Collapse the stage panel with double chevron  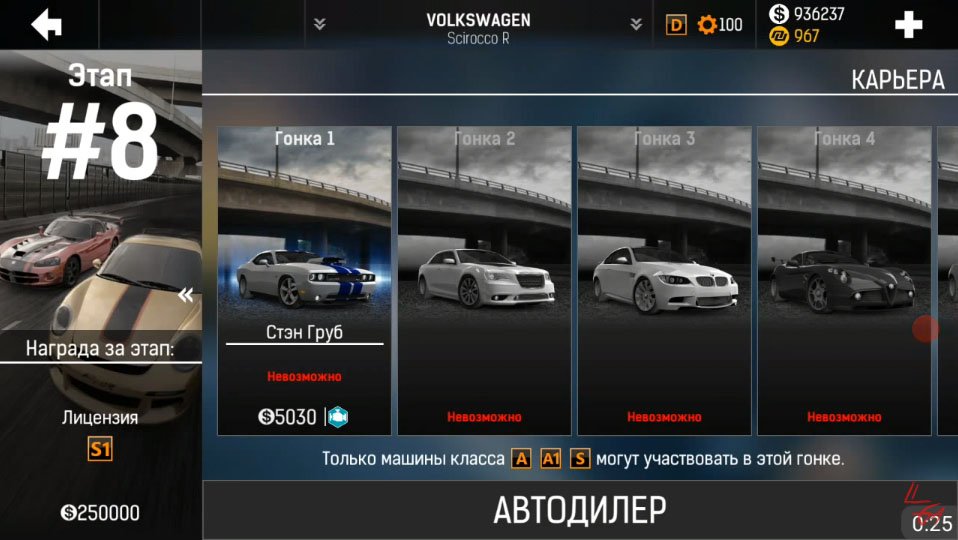185,295
